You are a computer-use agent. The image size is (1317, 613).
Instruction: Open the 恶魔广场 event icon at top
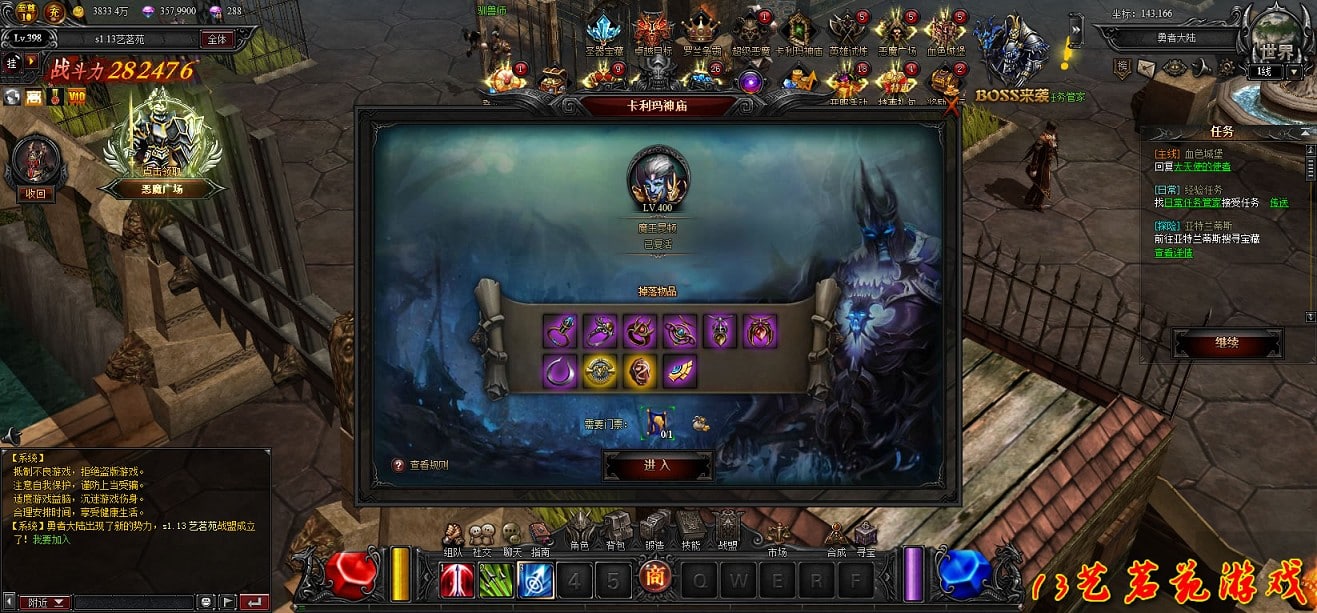point(897,31)
